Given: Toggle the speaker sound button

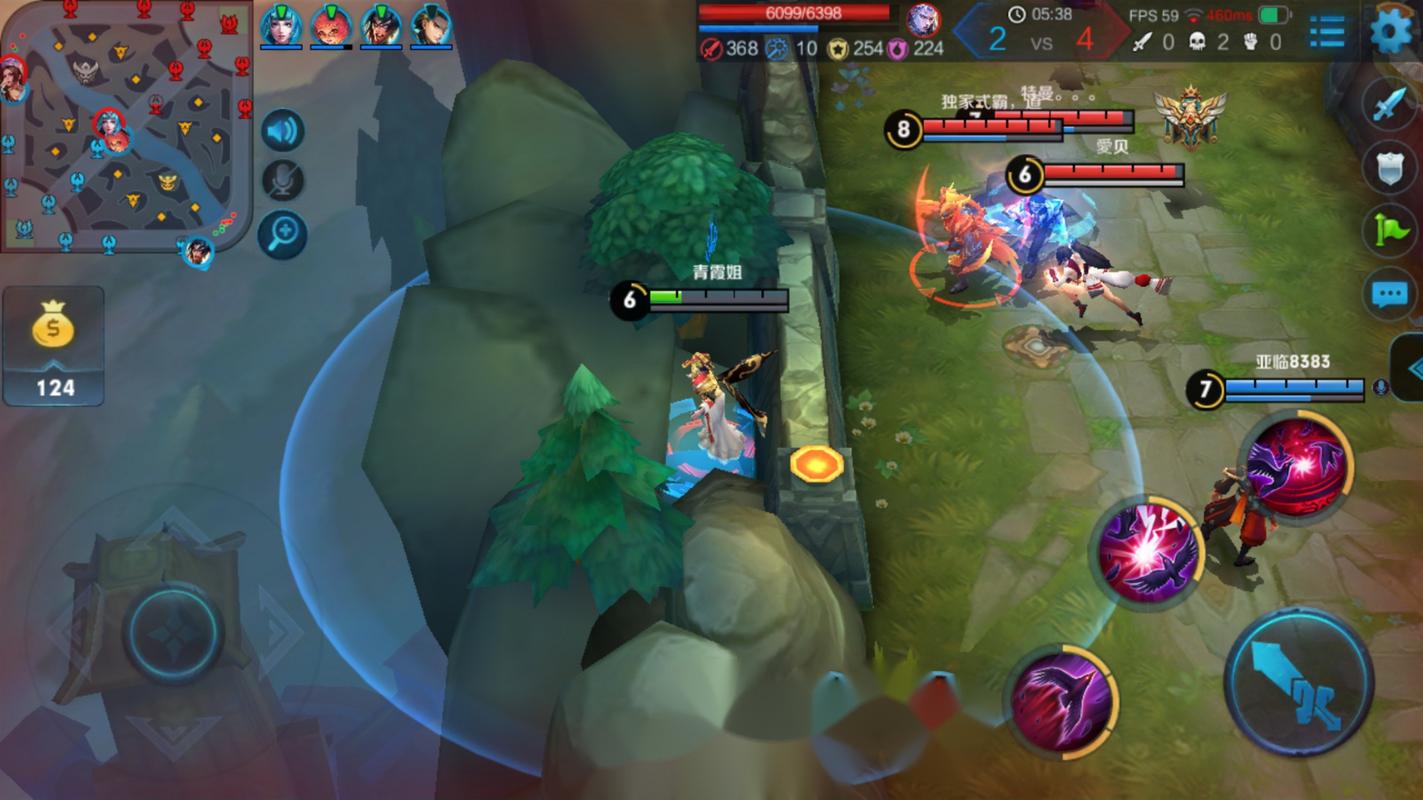Looking at the screenshot, I should [x=283, y=131].
